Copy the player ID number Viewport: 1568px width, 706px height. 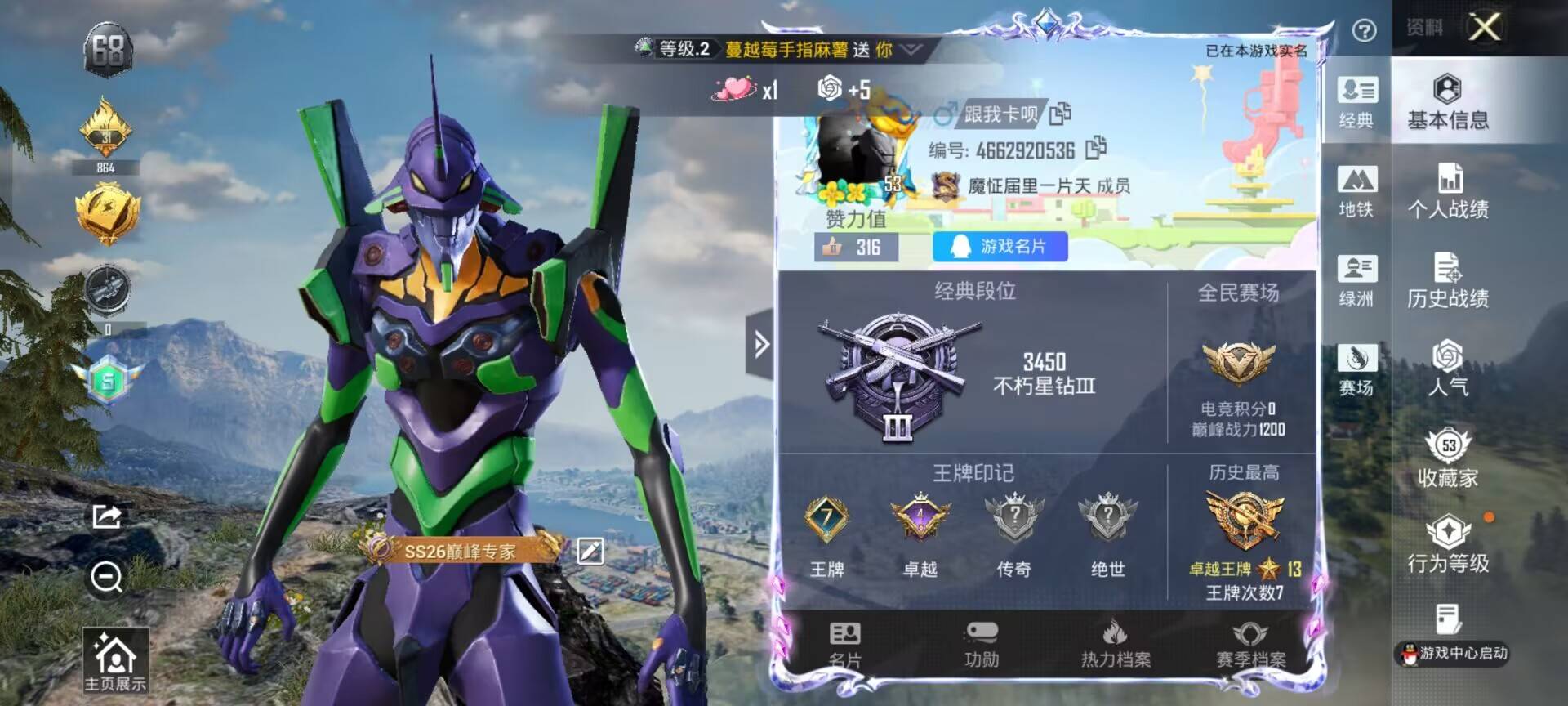(1096, 149)
